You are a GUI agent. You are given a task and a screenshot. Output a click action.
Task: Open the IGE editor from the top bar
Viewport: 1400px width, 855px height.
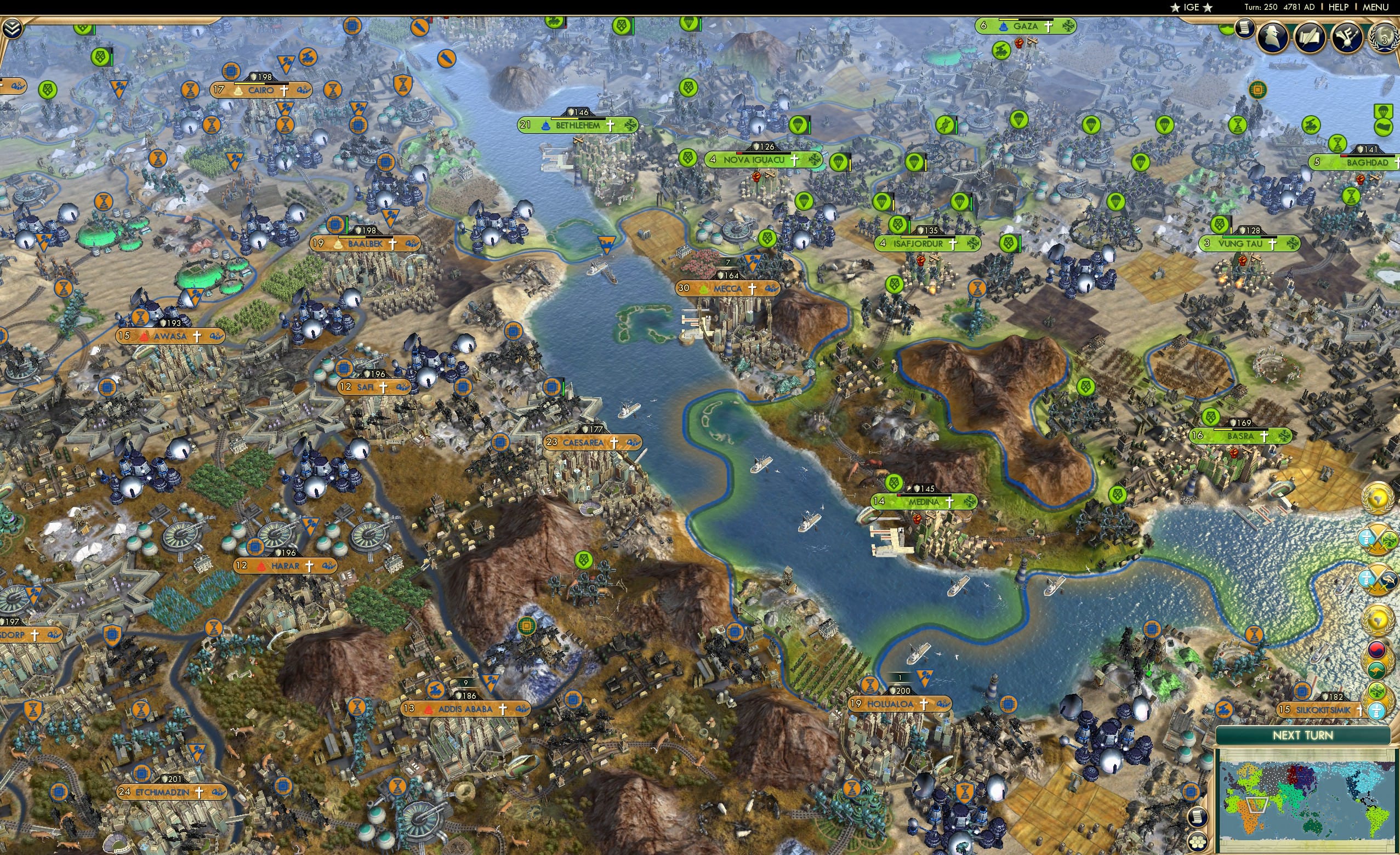point(1191,7)
